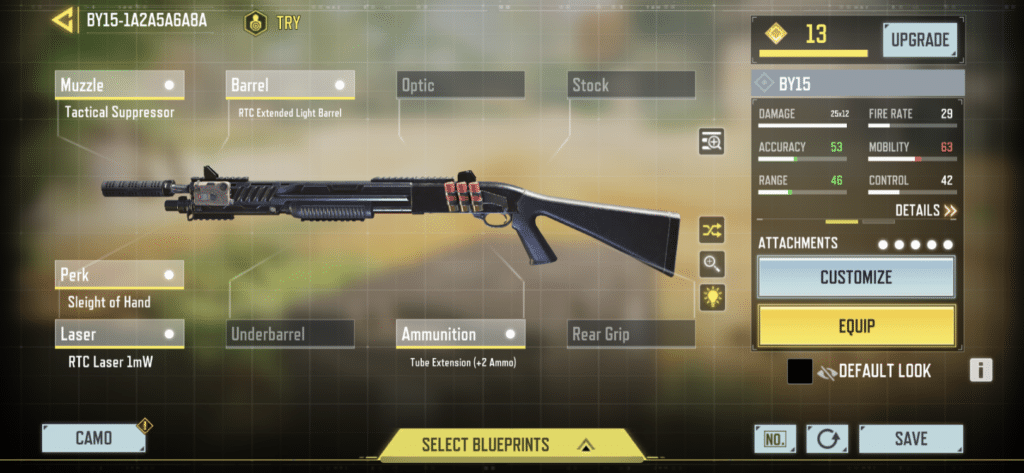Select the Rear Grip slot
Screen dimensions: 1024x473
point(631,334)
